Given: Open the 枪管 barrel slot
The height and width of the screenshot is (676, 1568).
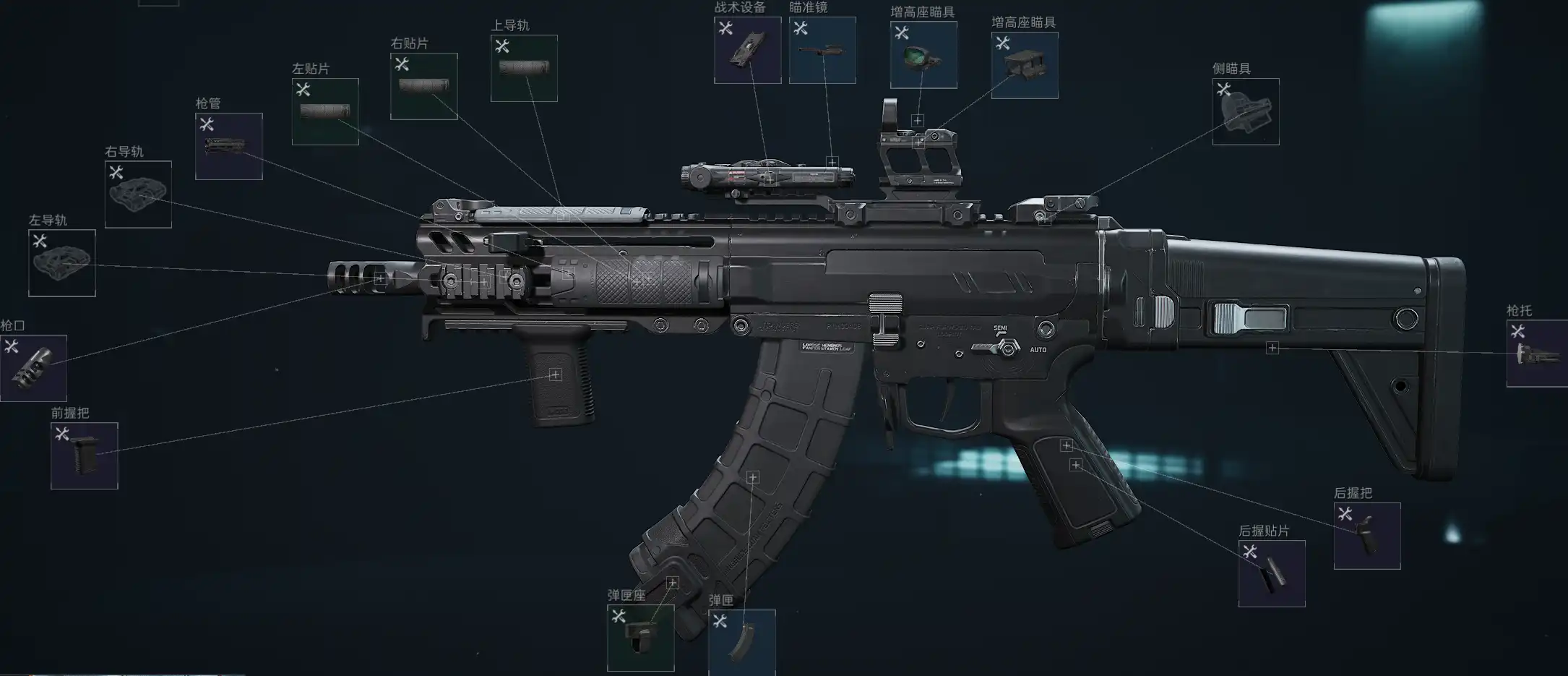Looking at the screenshot, I should click(x=229, y=146).
